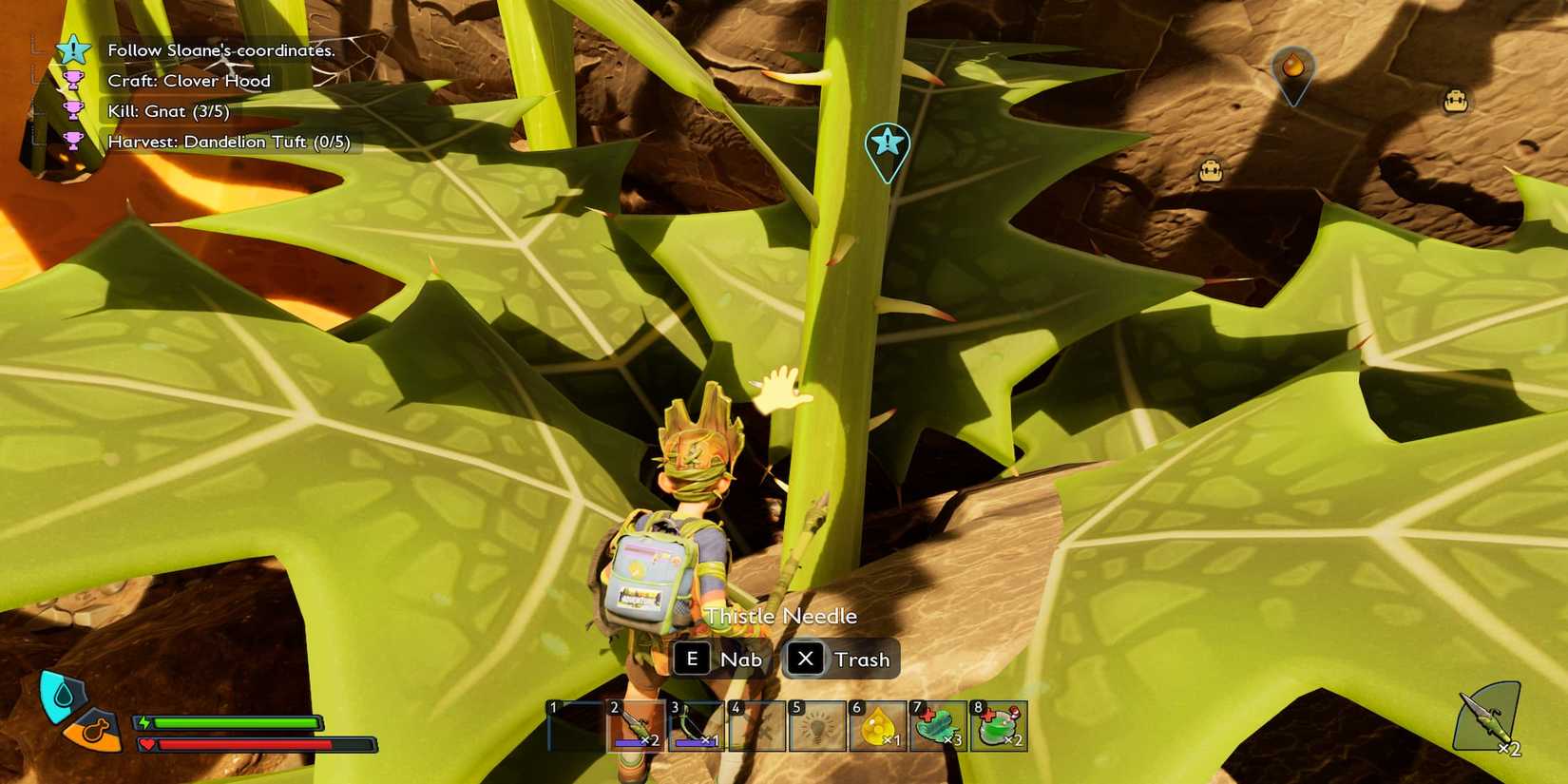Select the juice droplet item in slot 6

pos(880,724)
